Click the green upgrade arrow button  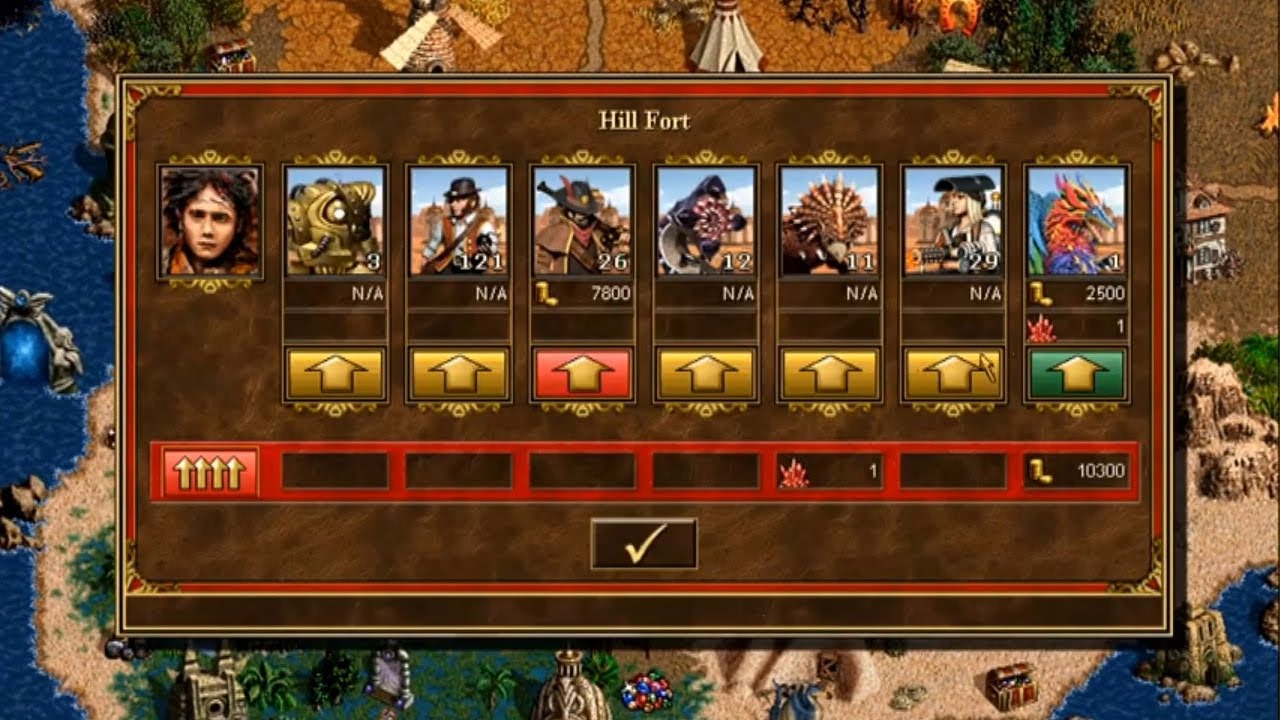(x=1077, y=374)
